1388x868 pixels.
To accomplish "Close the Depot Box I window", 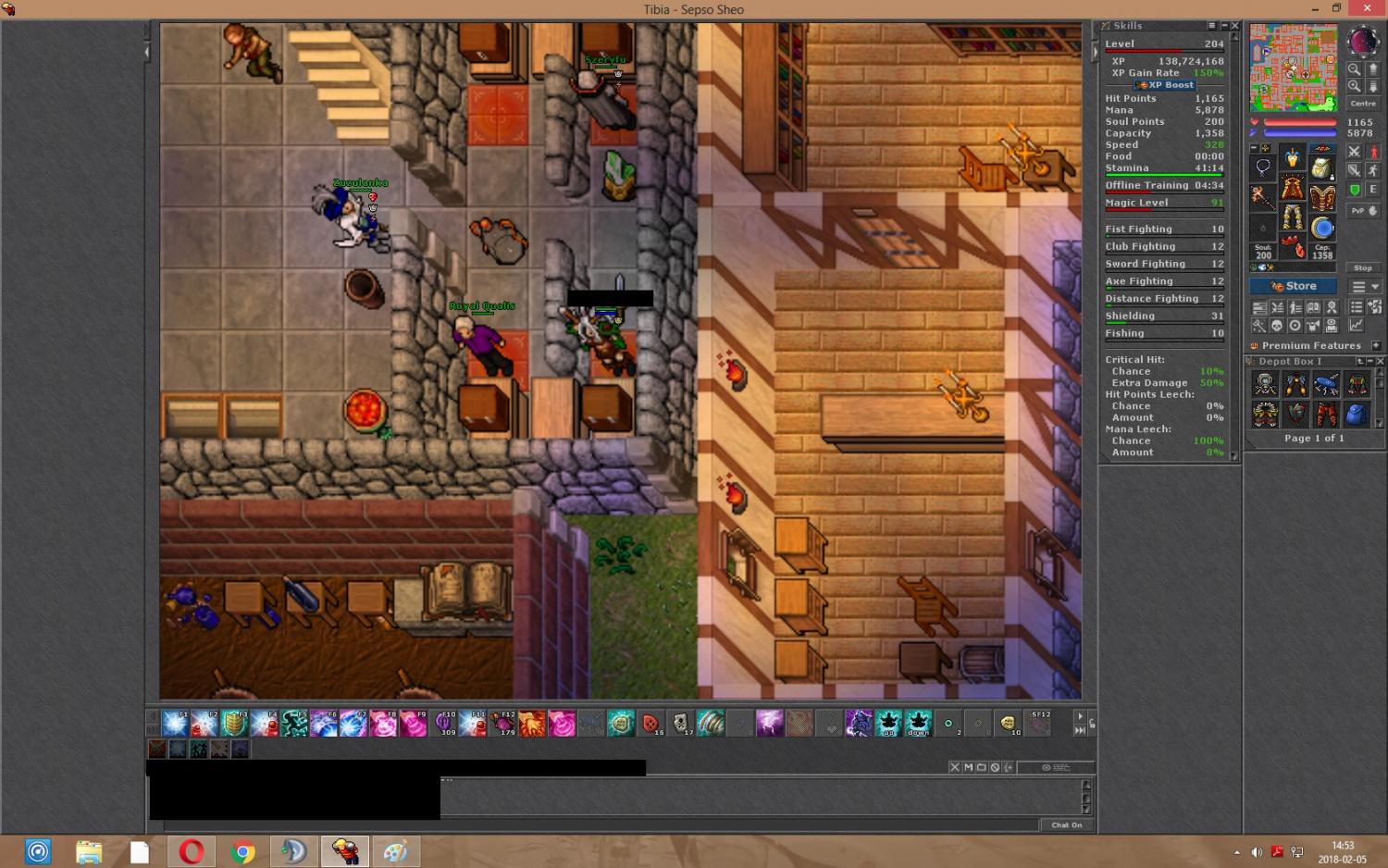I will 1380,361.
